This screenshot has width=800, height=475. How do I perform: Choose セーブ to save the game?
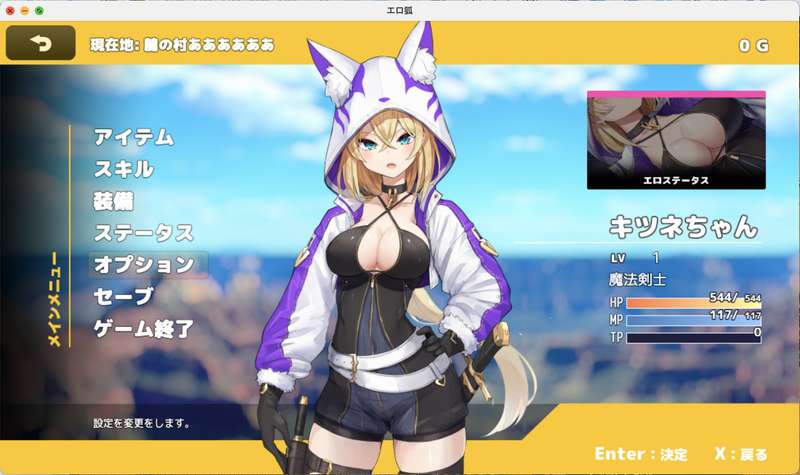[x=123, y=297]
